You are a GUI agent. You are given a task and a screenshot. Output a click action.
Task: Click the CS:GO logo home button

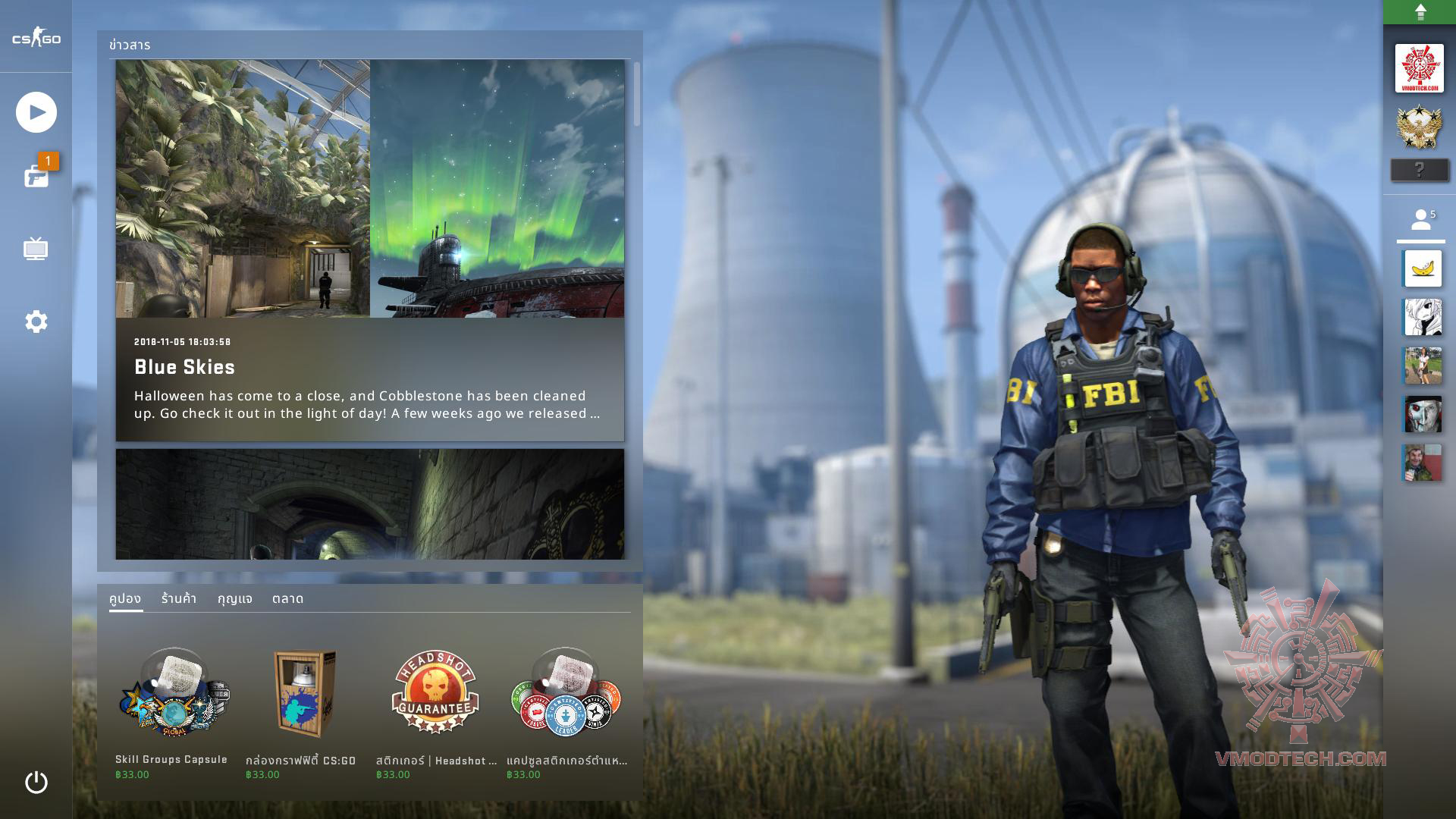pos(36,39)
